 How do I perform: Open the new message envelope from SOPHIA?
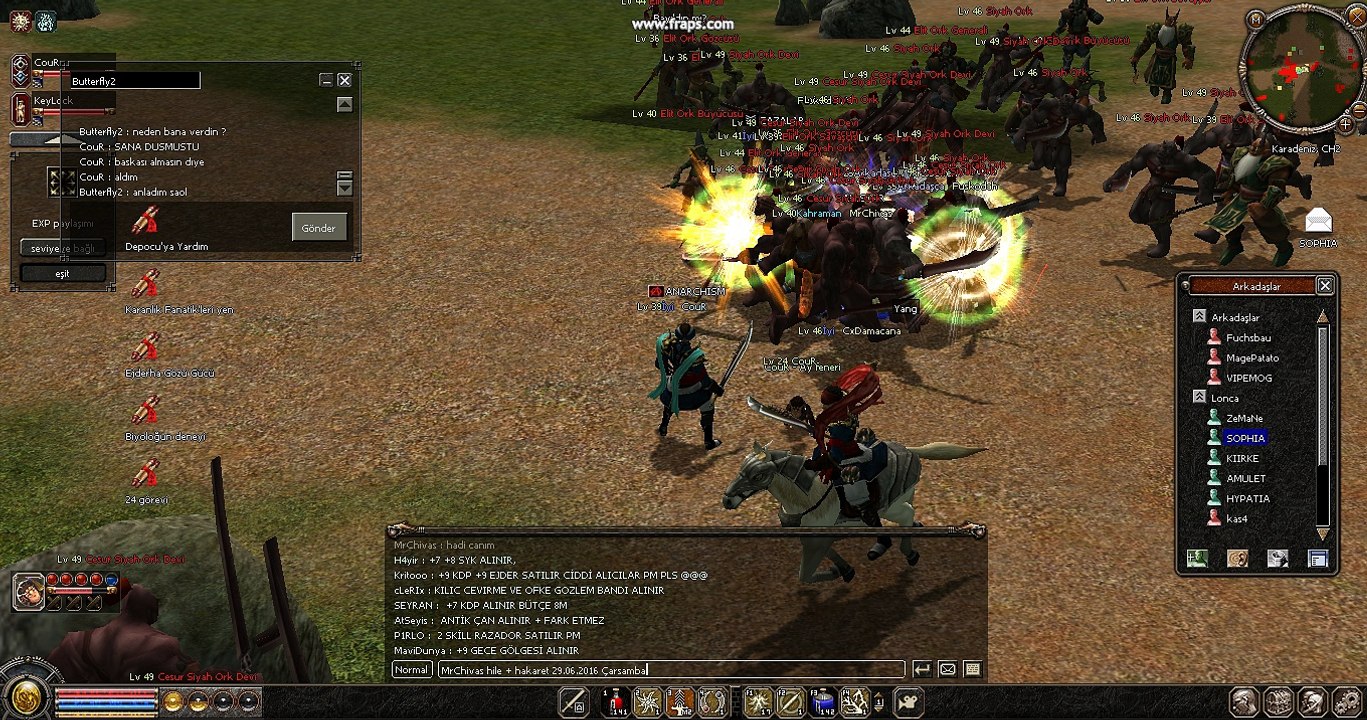[1318, 221]
